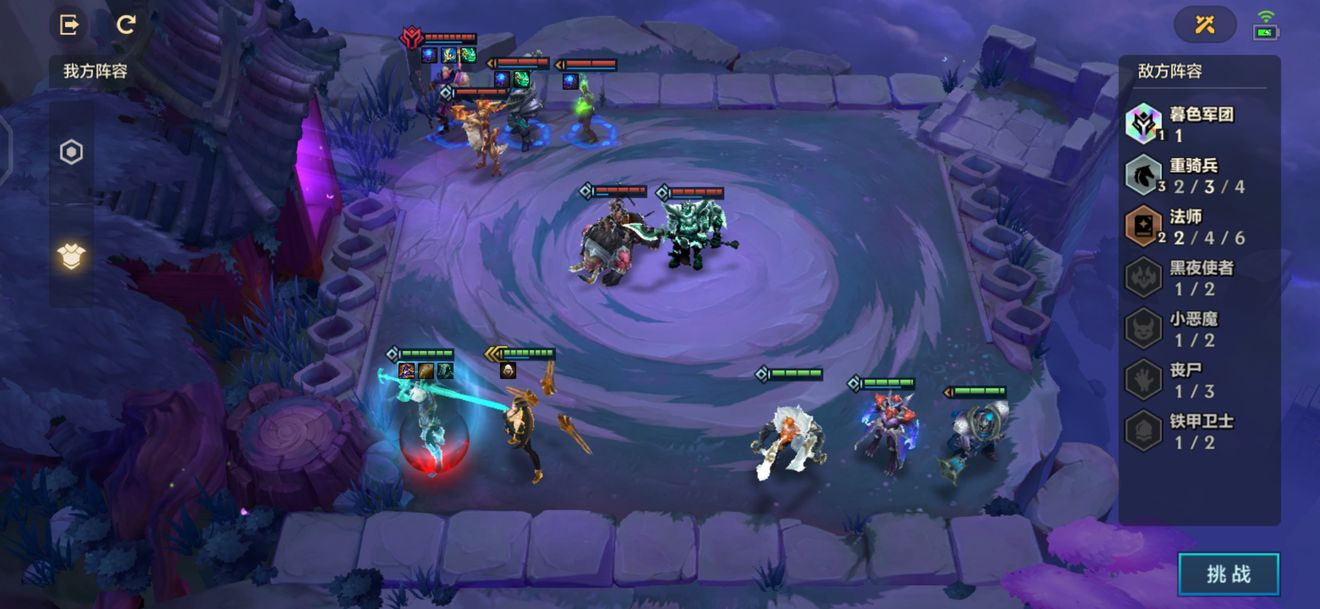
Task: Select the hexagon icon in the side panel
Action: click(x=71, y=153)
